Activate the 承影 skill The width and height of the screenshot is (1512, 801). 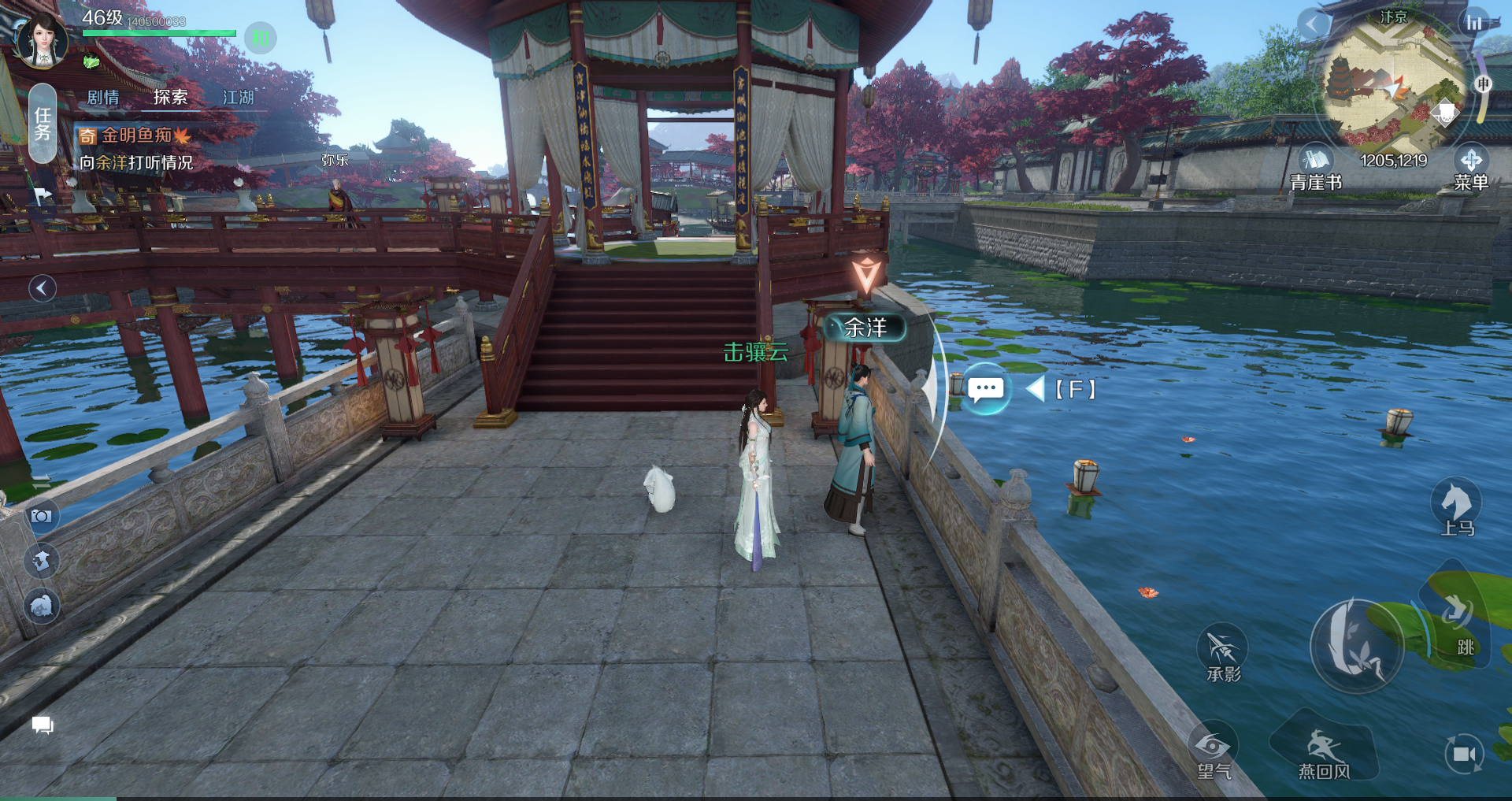coord(1222,654)
